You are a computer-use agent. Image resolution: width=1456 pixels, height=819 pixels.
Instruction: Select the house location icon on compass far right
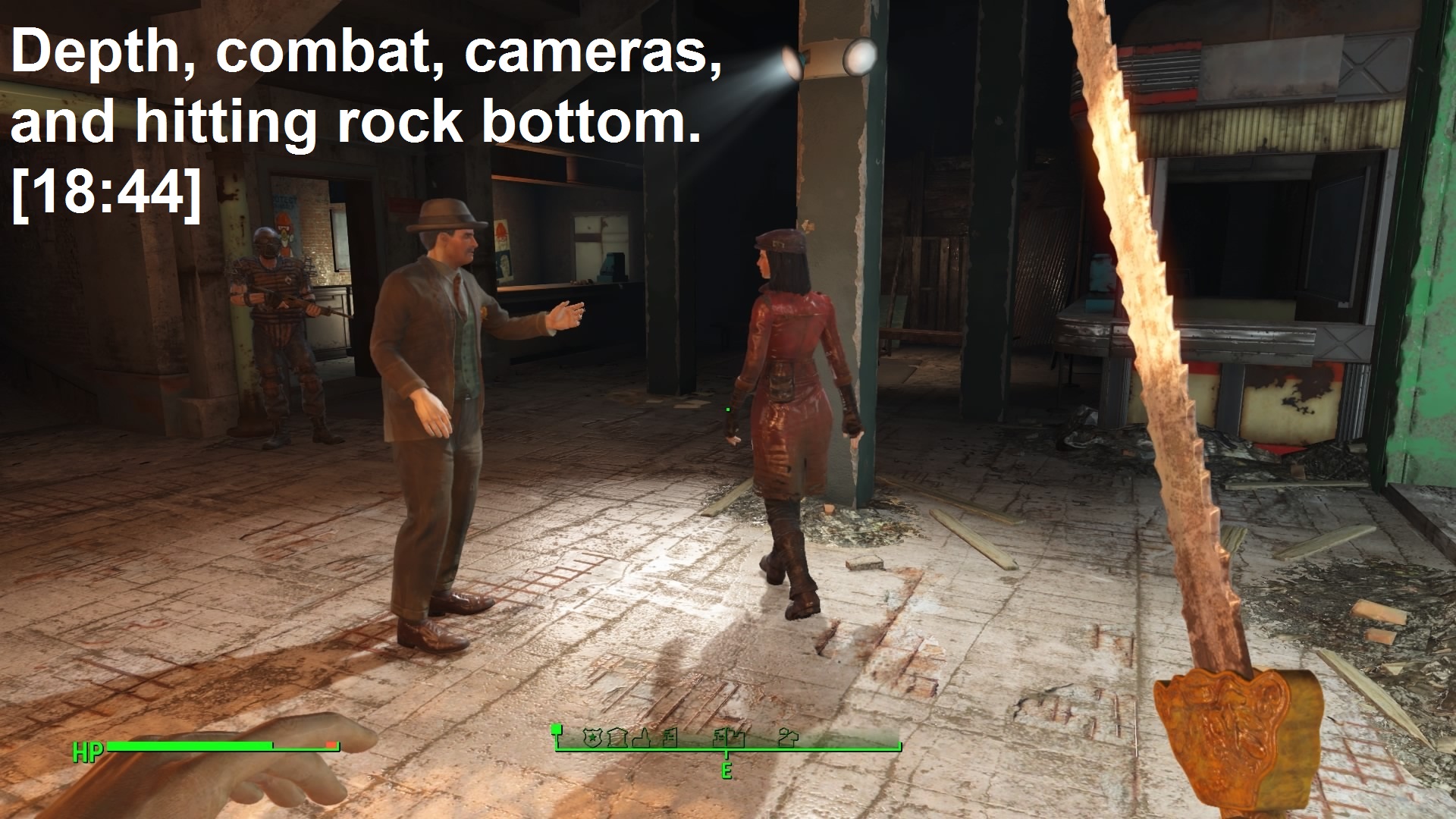coord(787,737)
